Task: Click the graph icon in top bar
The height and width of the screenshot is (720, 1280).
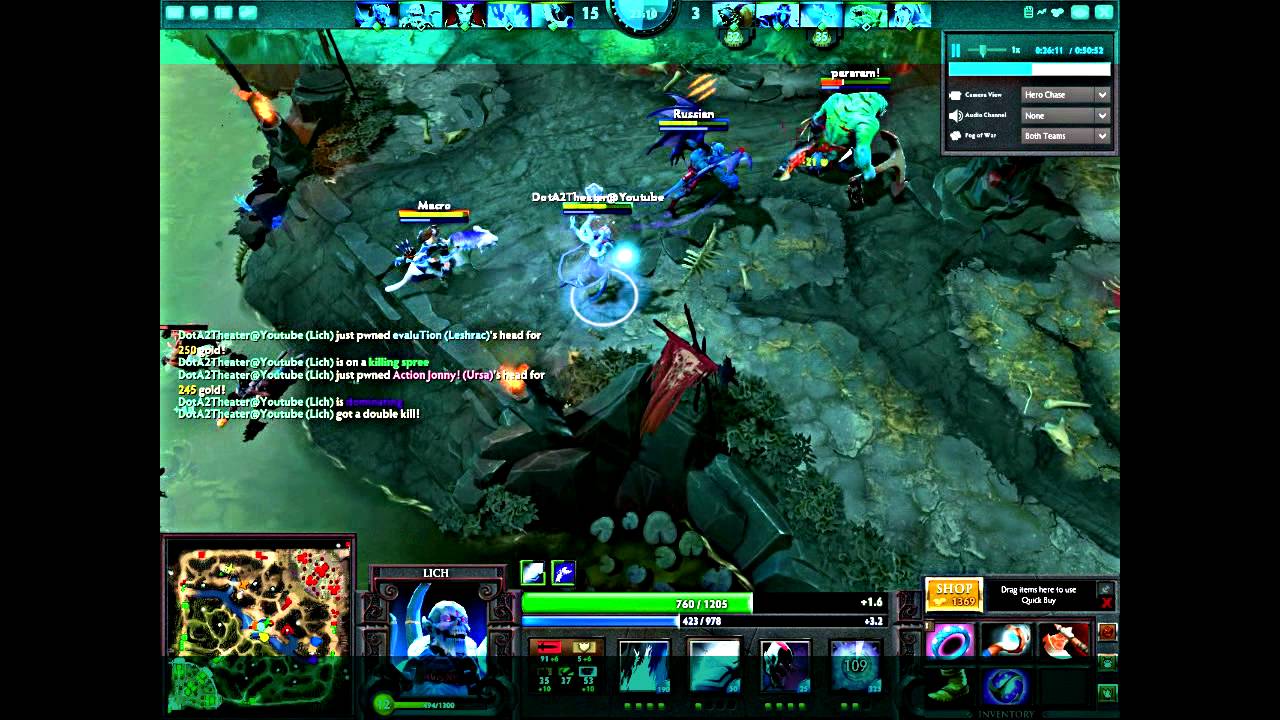Action: 1041,12
